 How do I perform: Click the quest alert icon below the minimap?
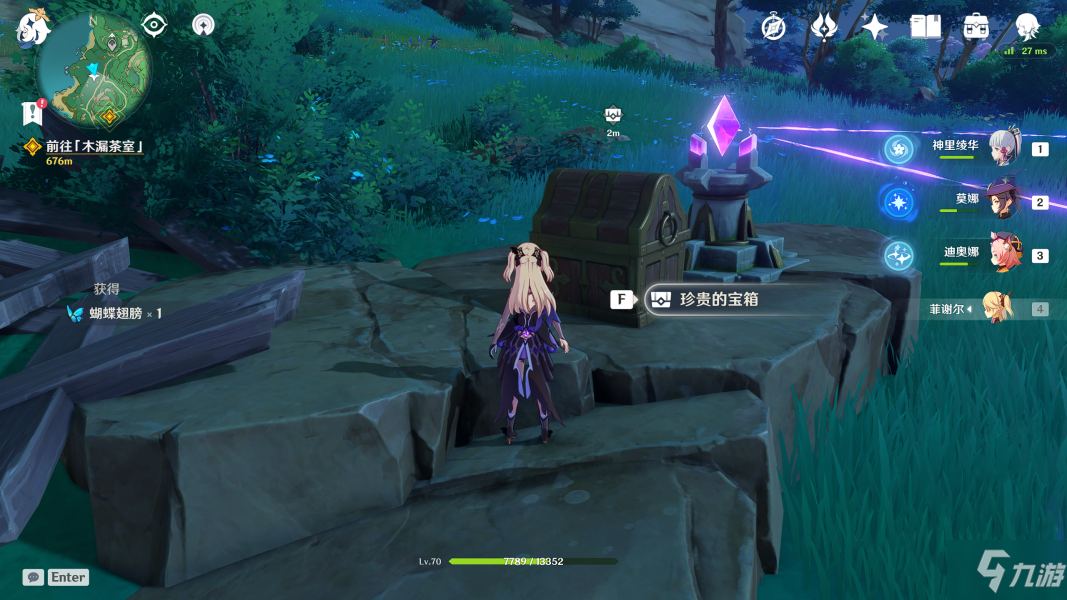[32, 113]
